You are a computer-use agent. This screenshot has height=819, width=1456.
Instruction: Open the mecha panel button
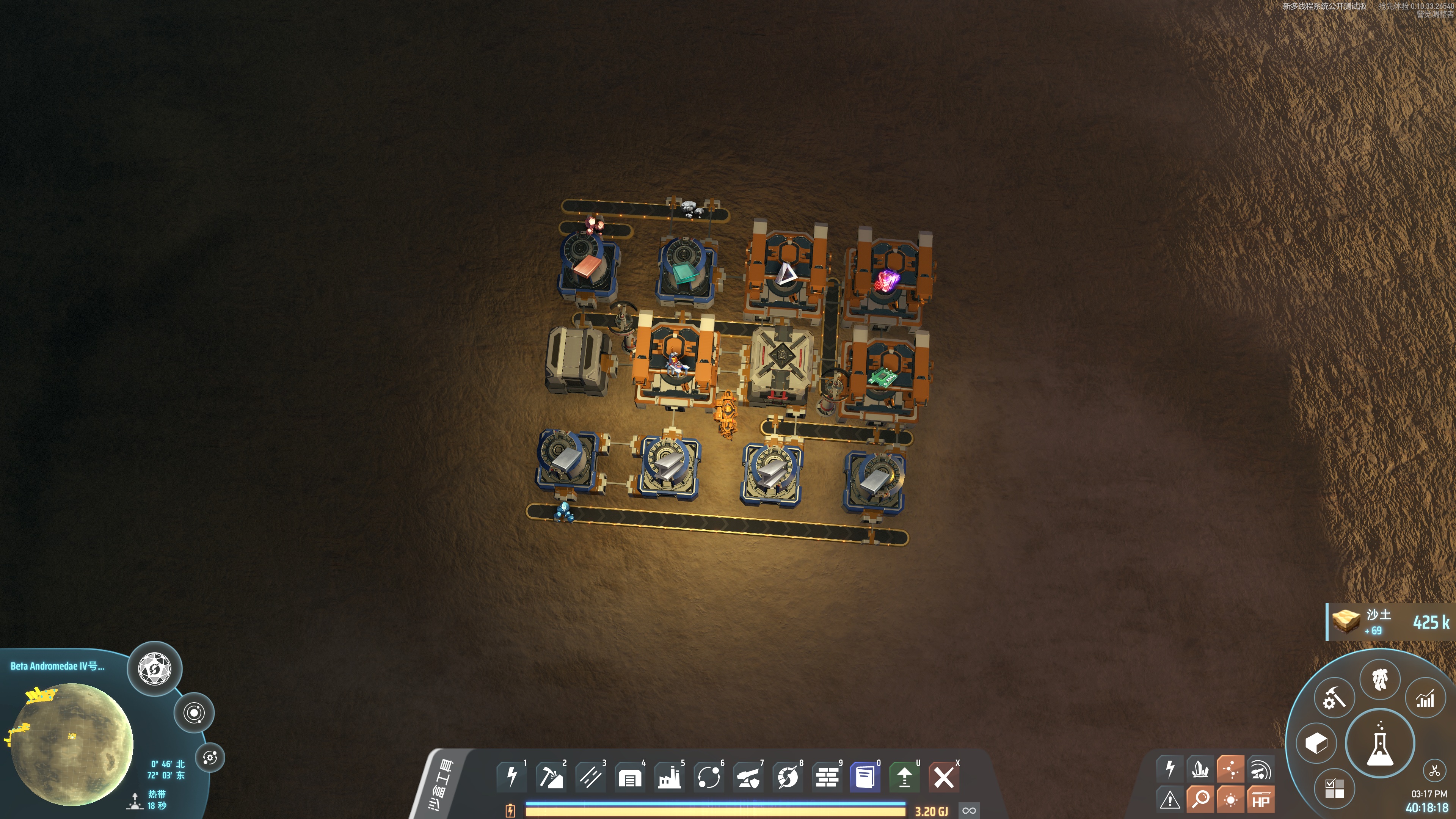tap(1380, 678)
